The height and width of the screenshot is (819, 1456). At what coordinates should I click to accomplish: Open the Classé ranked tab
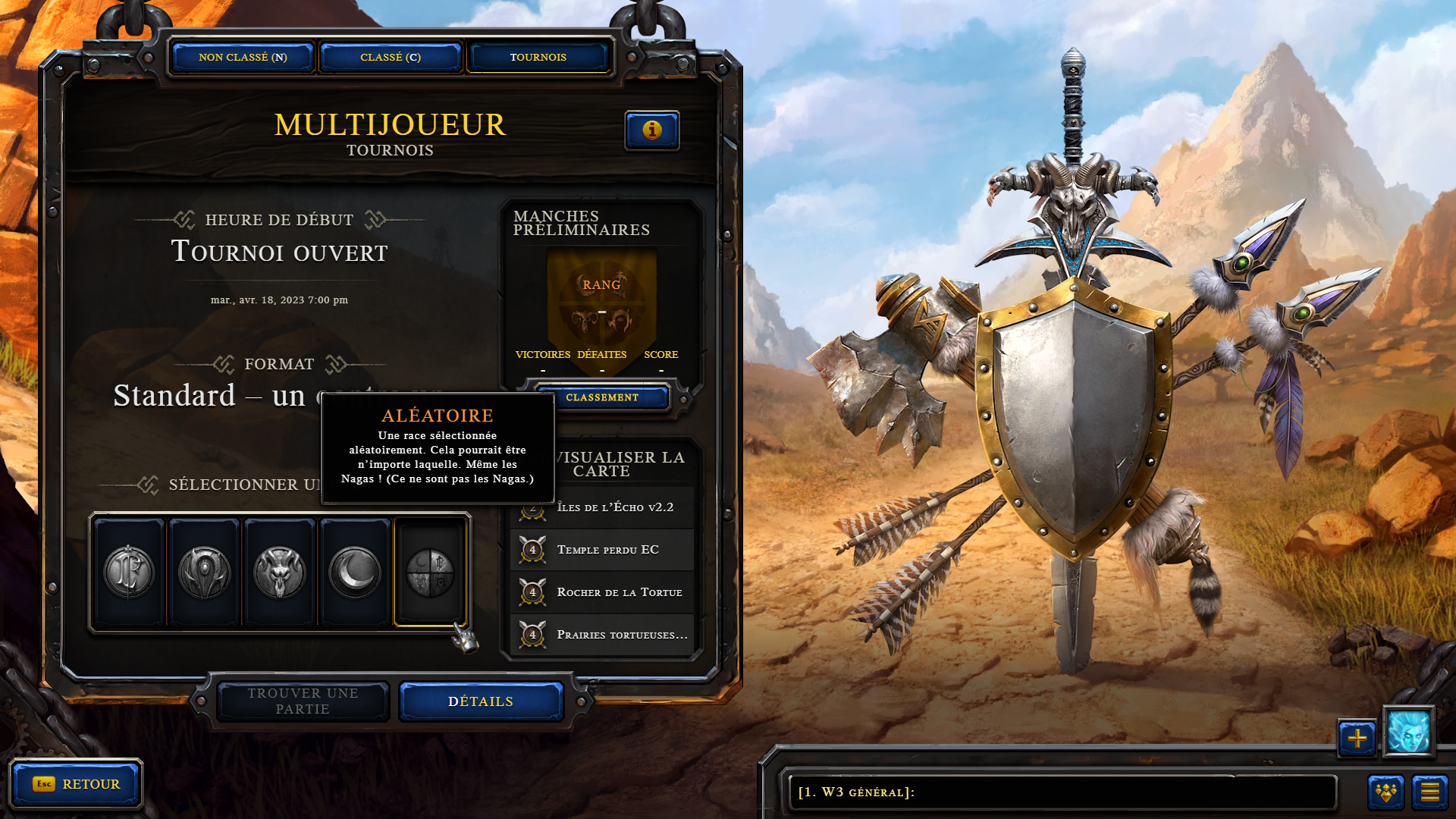click(391, 58)
